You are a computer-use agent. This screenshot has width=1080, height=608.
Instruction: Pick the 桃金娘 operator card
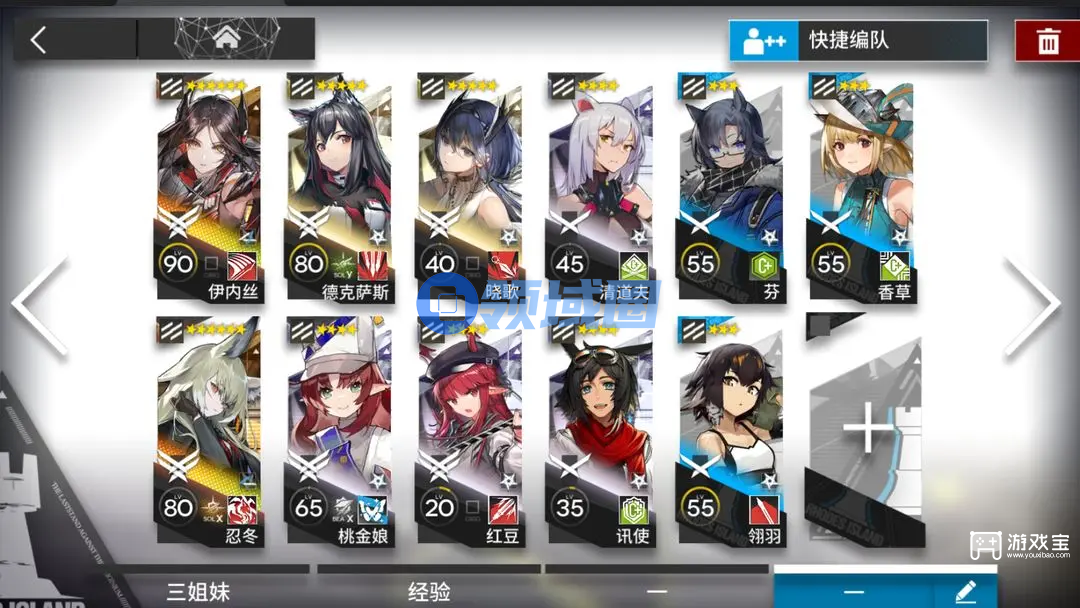(x=338, y=432)
